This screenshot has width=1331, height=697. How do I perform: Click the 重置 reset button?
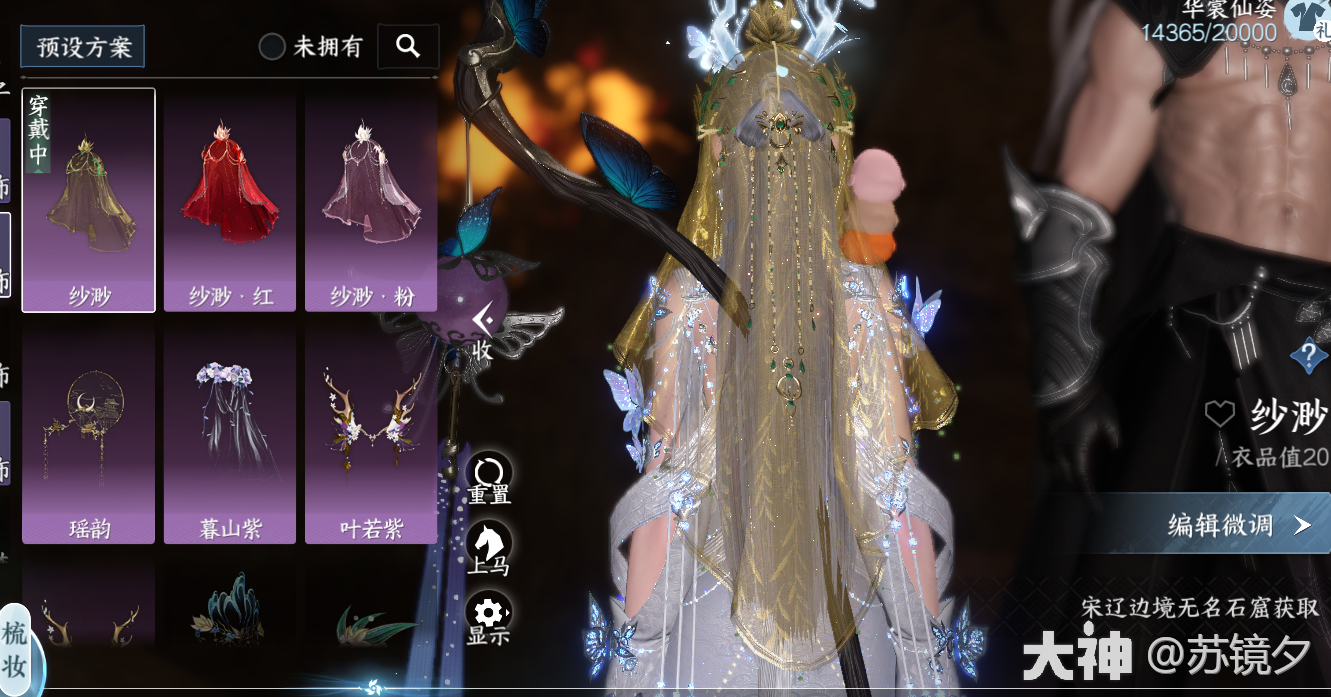coord(489,478)
